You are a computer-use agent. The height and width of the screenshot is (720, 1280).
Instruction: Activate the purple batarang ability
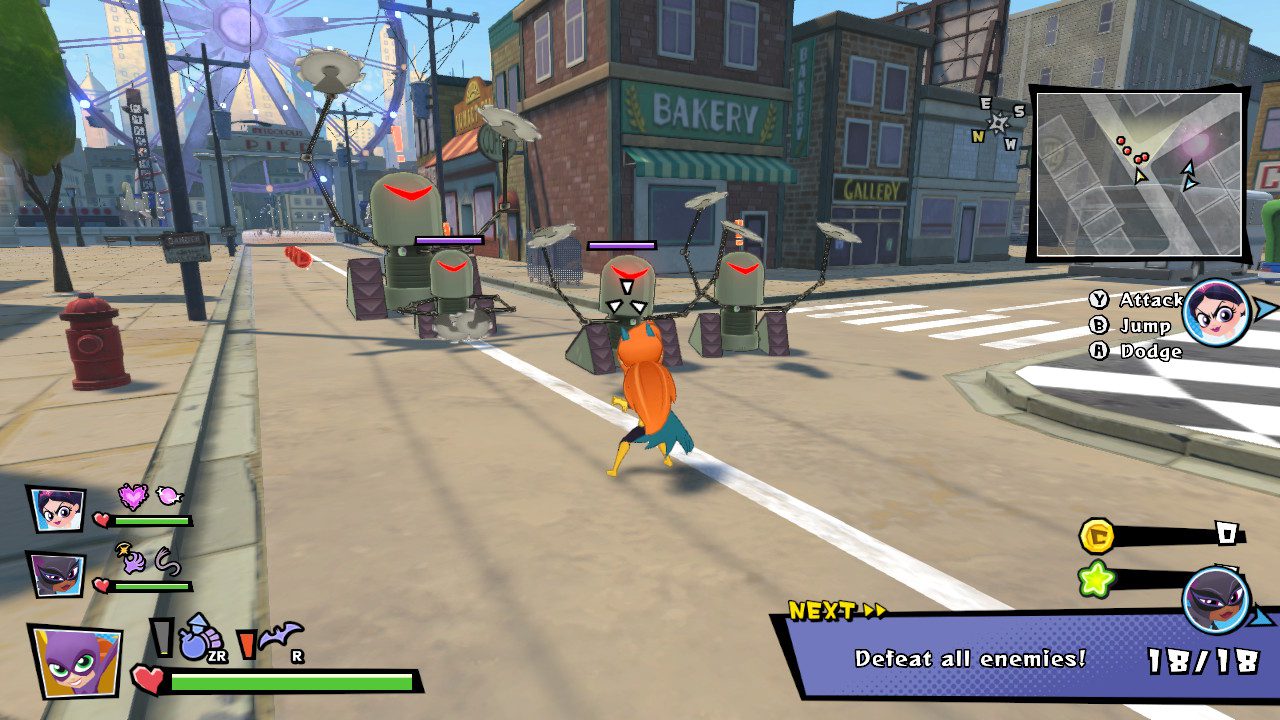(280, 635)
